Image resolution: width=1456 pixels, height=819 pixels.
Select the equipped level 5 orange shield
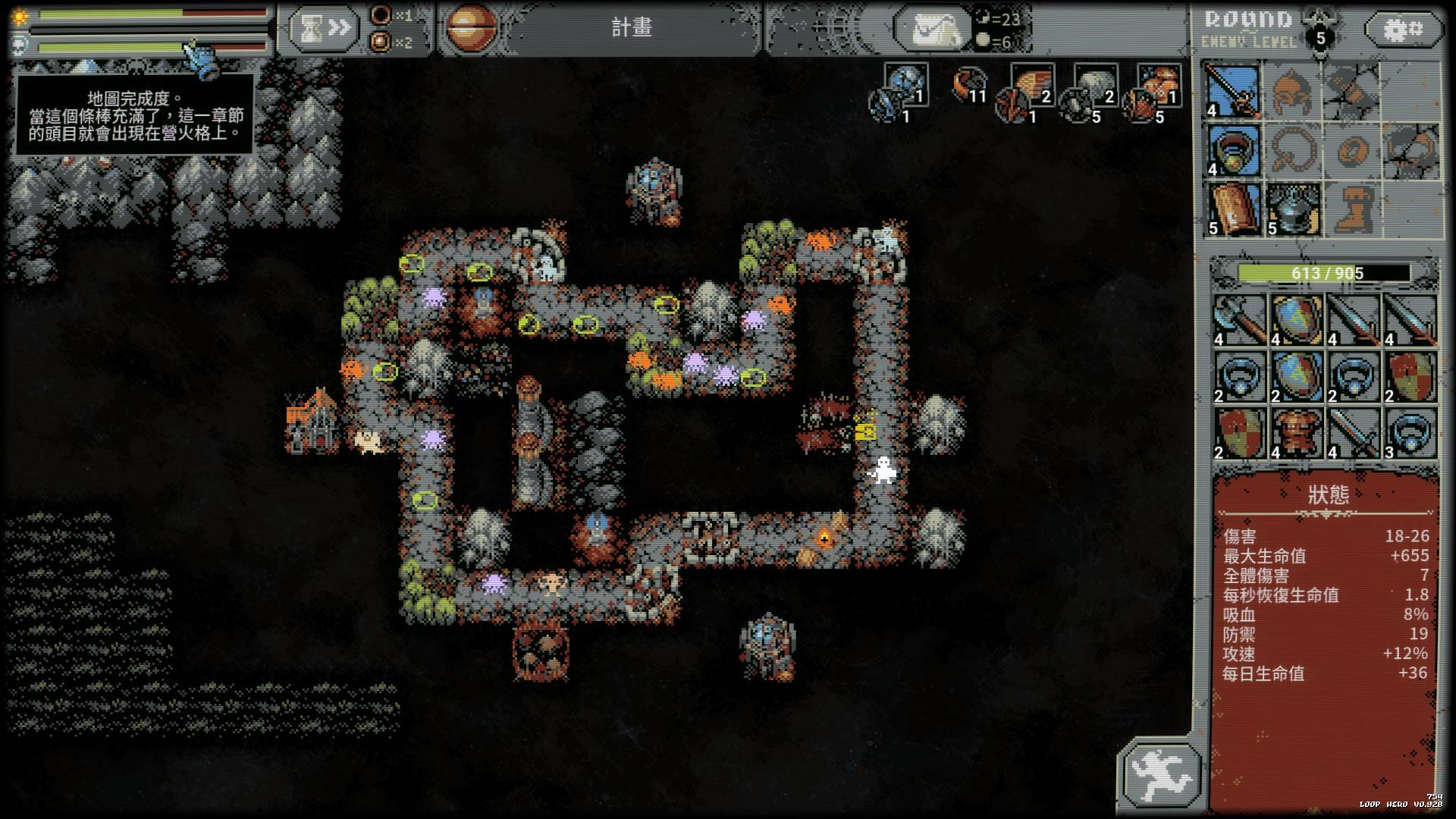tap(1232, 209)
